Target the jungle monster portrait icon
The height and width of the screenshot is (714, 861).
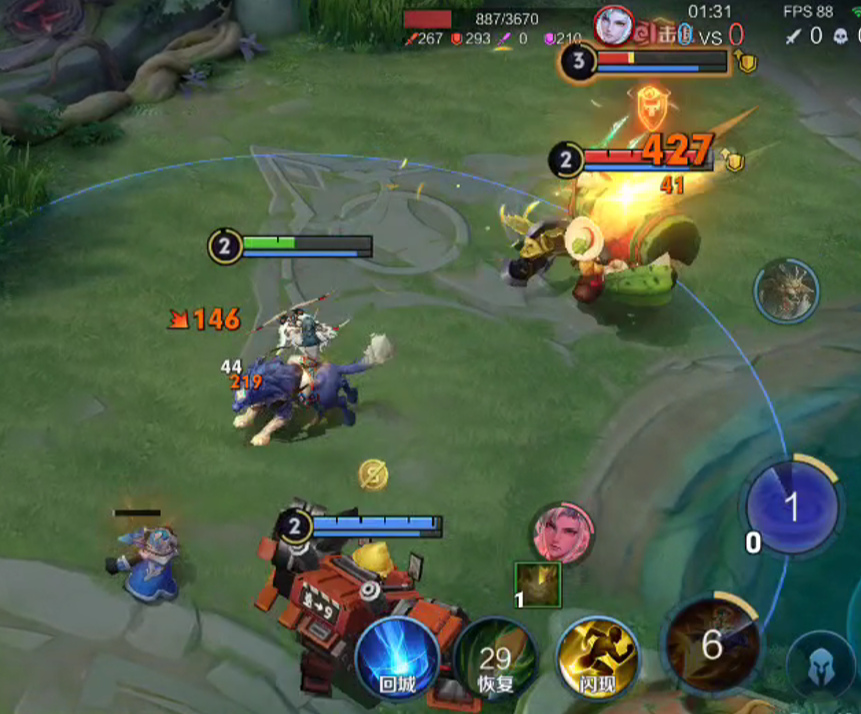tap(786, 291)
